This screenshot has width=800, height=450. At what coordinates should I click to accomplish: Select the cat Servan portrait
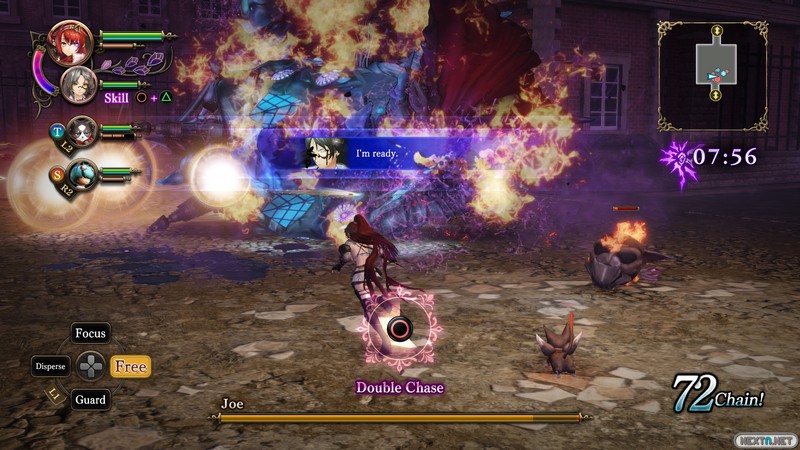pyautogui.click(x=81, y=130)
